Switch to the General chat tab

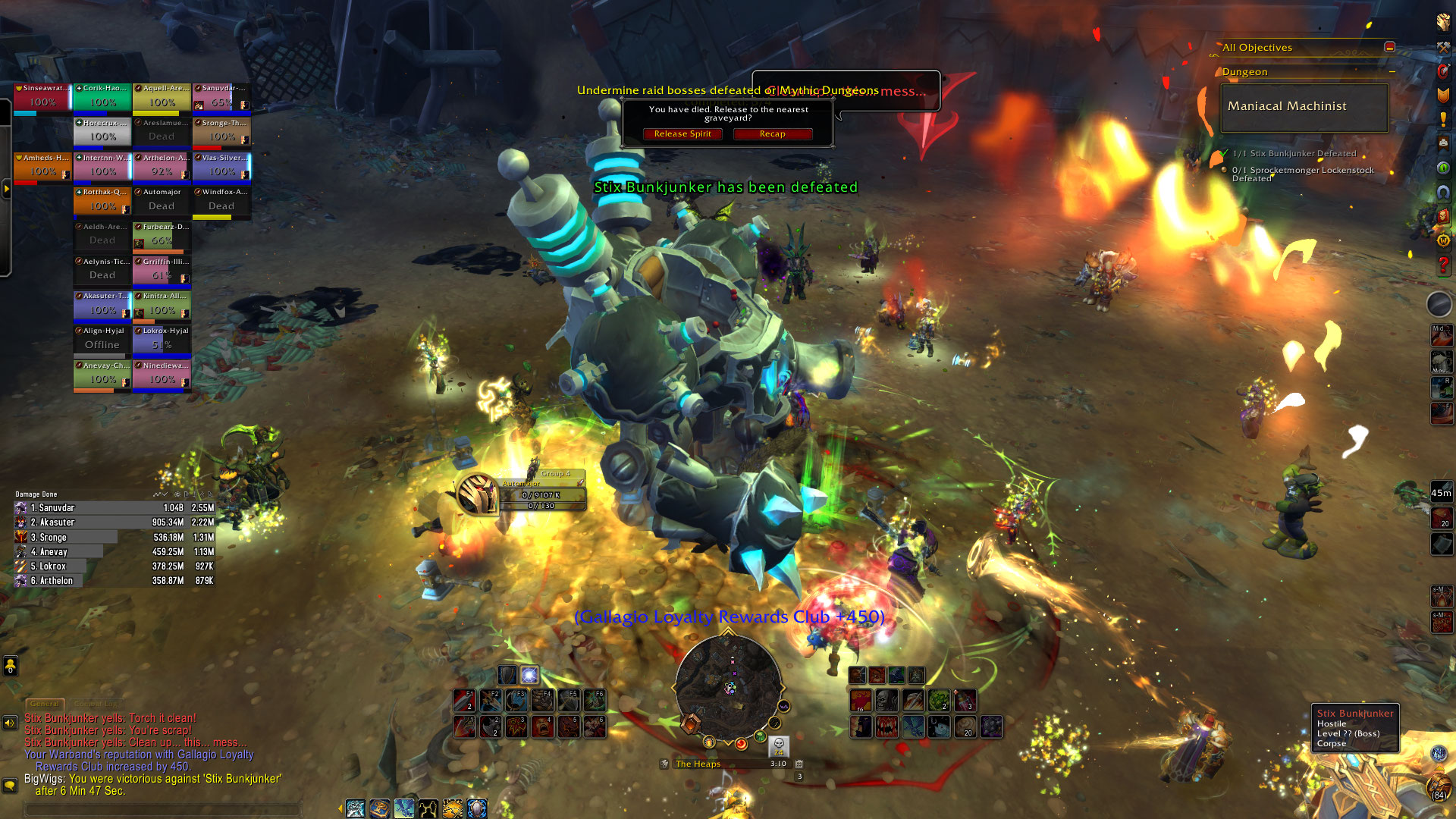pos(45,704)
